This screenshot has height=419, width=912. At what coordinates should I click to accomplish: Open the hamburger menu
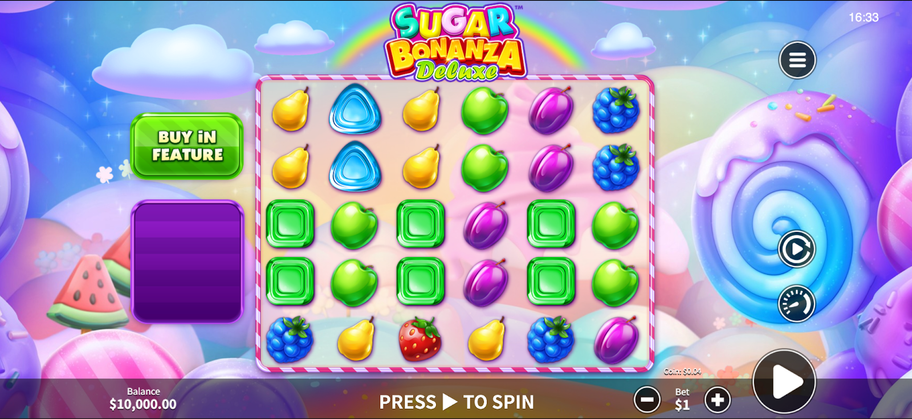(797, 60)
